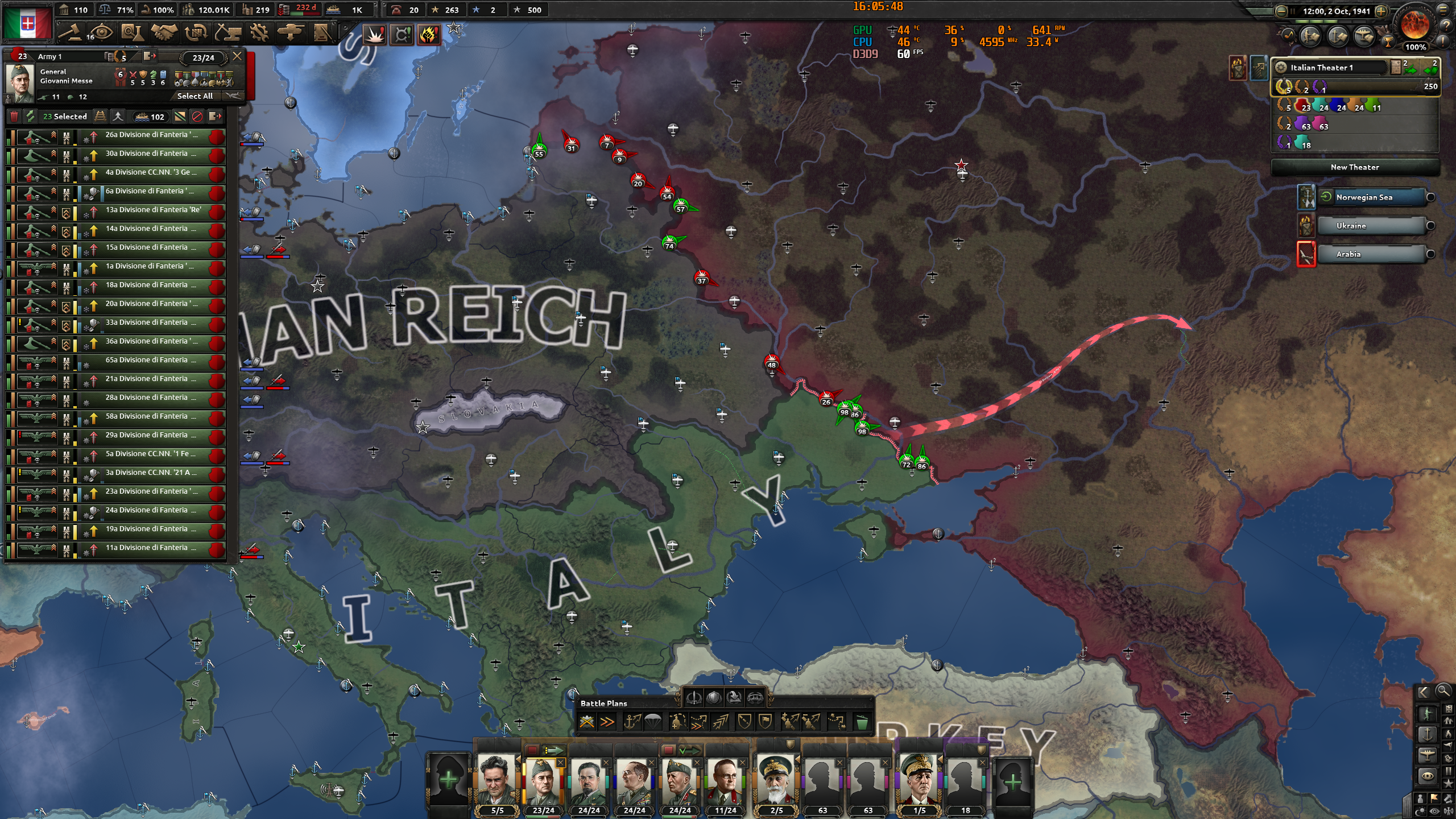Select the naval invasion order tool
This screenshot has height=819, width=1456.
[x=632, y=722]
